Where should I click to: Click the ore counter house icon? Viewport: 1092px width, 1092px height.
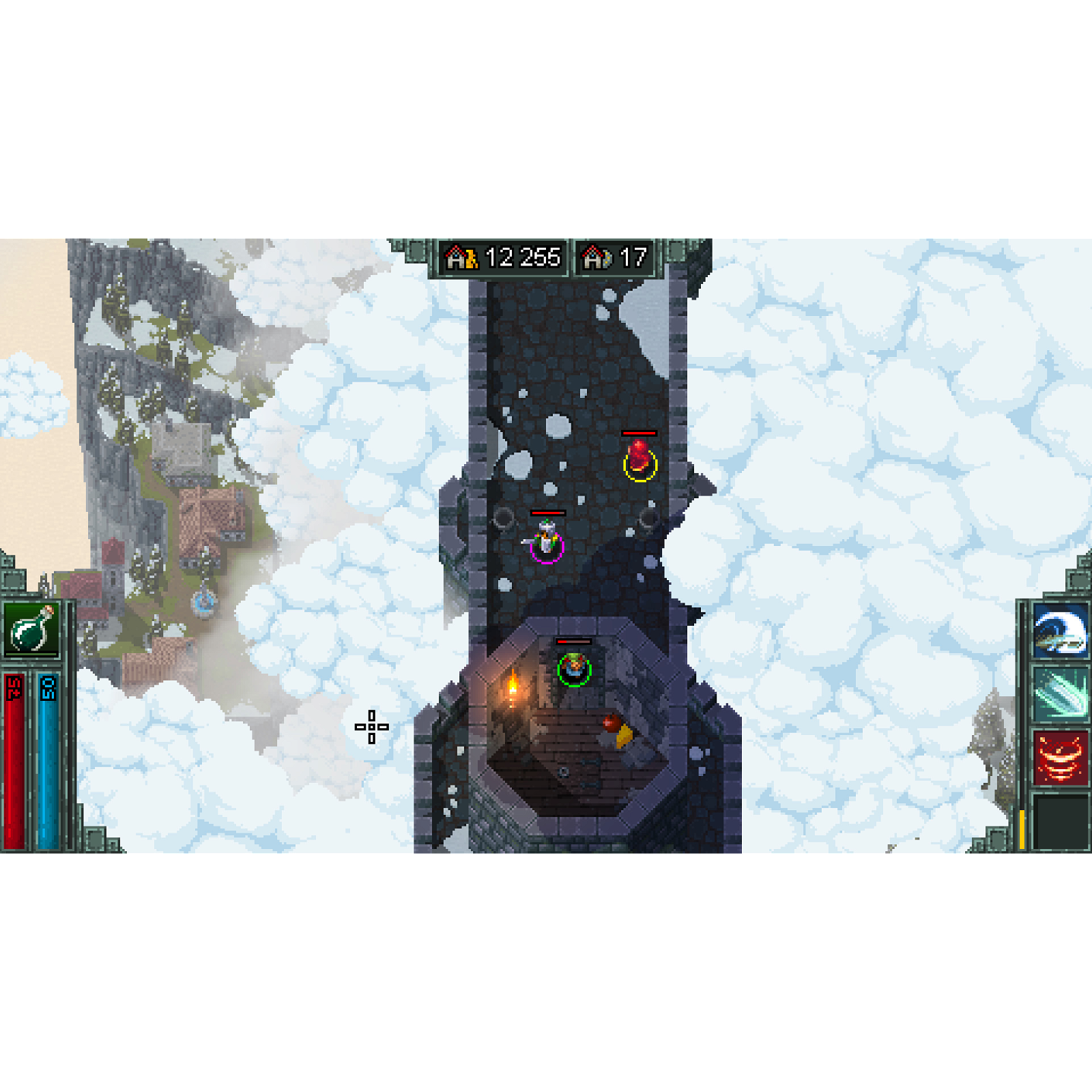[x=594, y=257]
